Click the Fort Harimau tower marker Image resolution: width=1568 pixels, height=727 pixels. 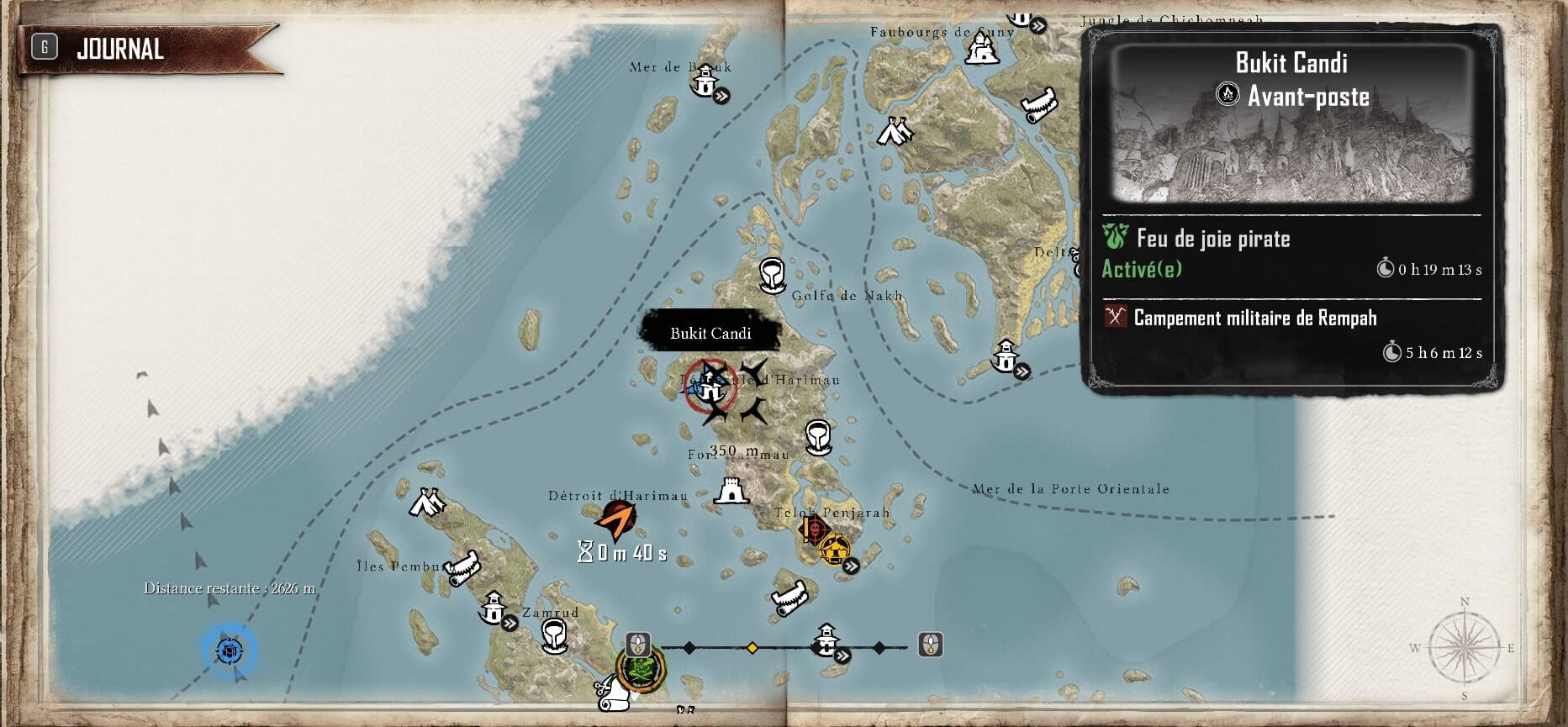click(x=731, y=490)
